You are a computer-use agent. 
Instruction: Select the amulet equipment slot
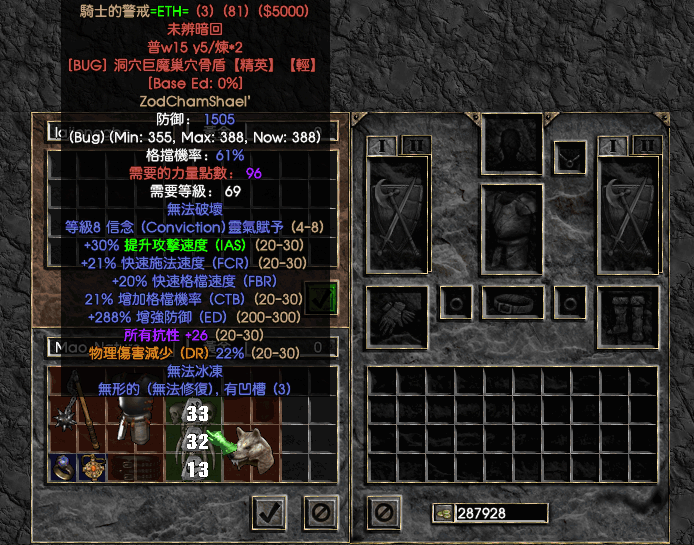(x=571, y=155)
